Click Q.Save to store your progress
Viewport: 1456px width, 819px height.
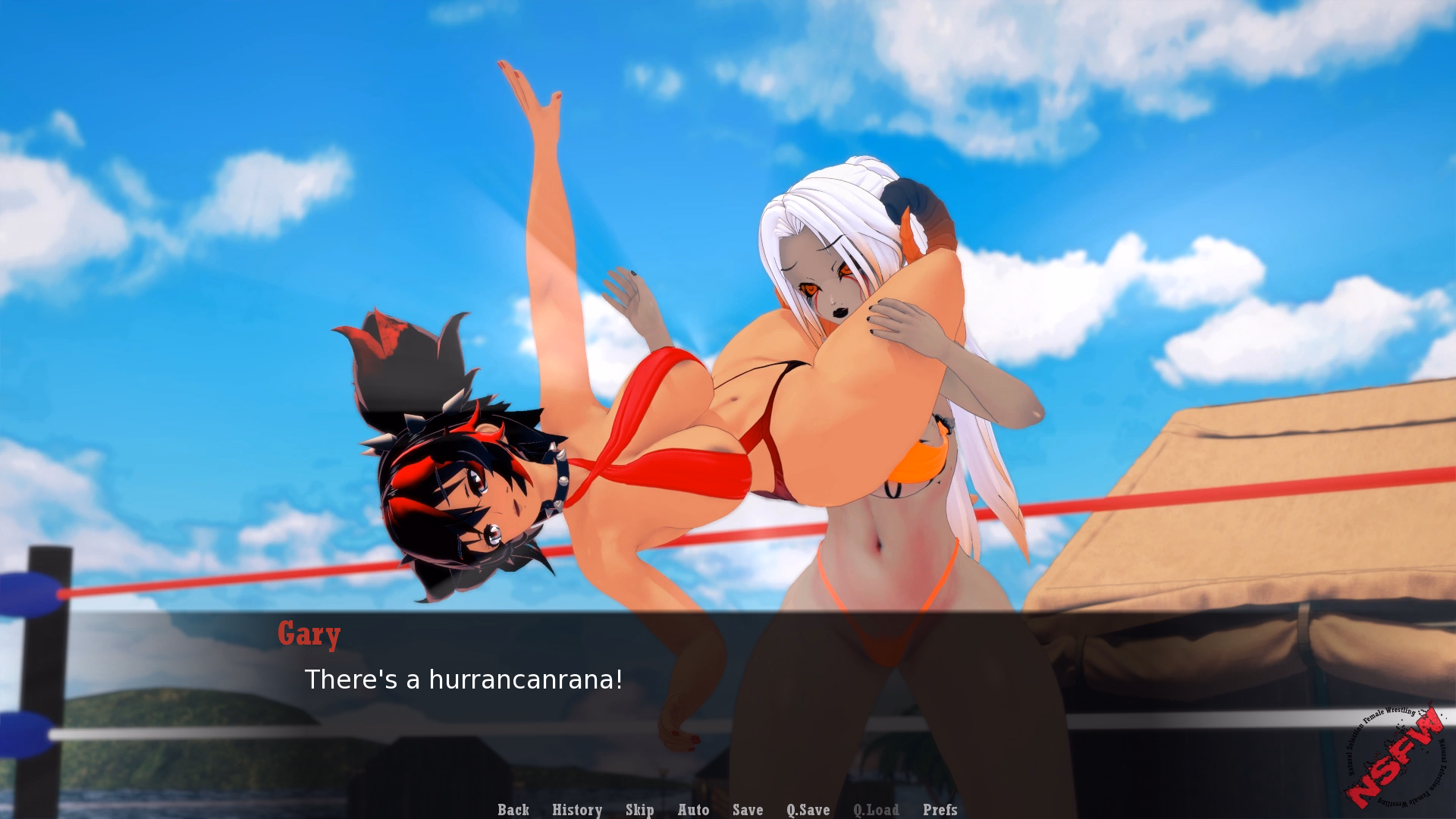pyautogui.click(x=808, y=810)
